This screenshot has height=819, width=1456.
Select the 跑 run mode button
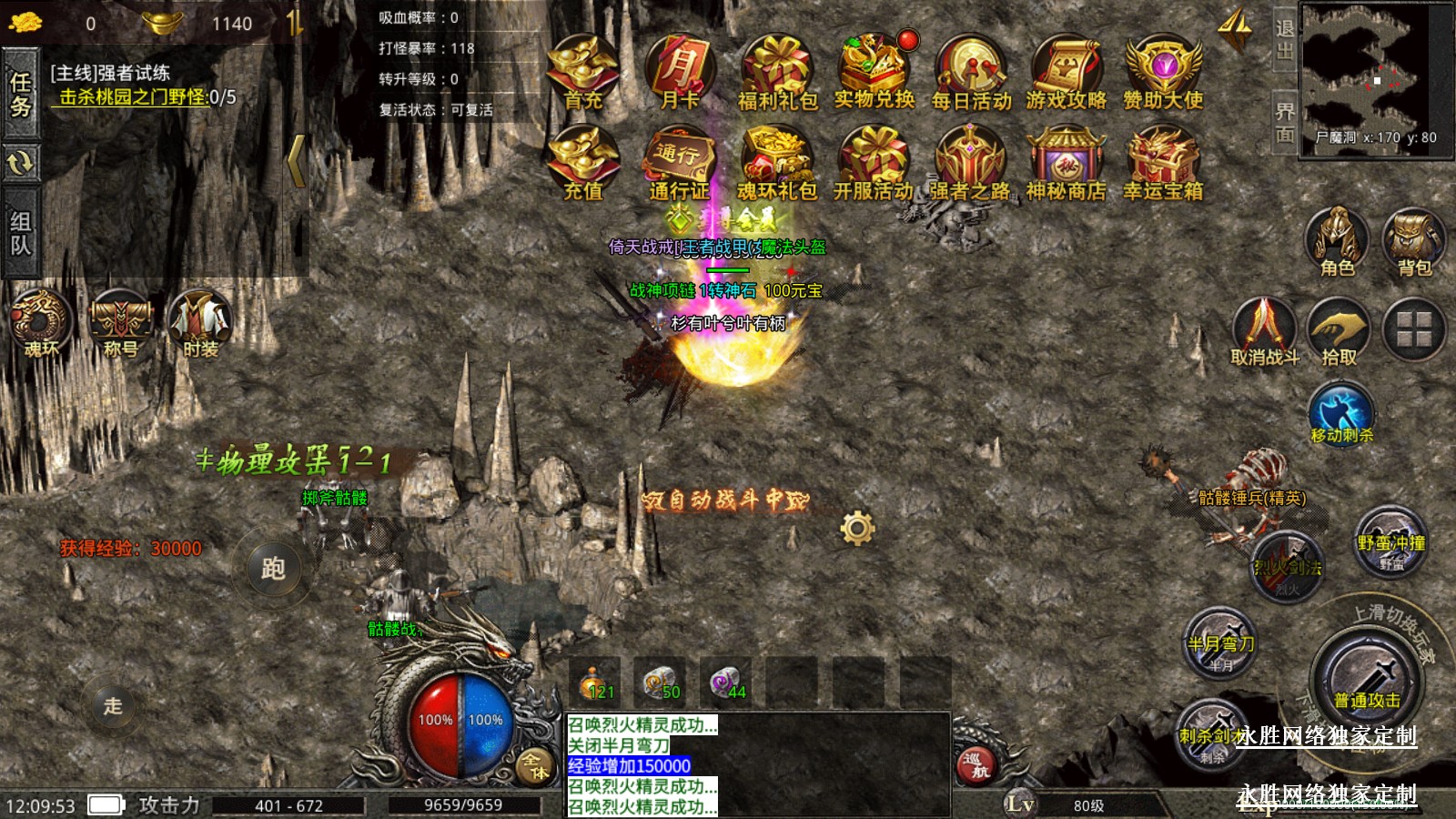pyautogui.click(x=273, y=569)
